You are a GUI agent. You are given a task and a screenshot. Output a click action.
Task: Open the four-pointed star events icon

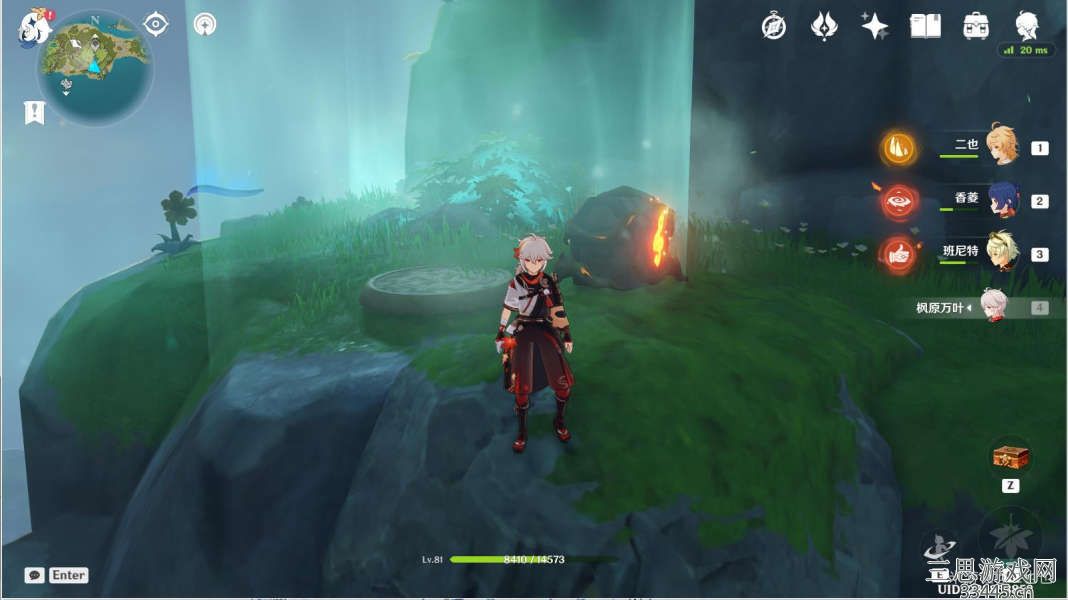[875, 27]
